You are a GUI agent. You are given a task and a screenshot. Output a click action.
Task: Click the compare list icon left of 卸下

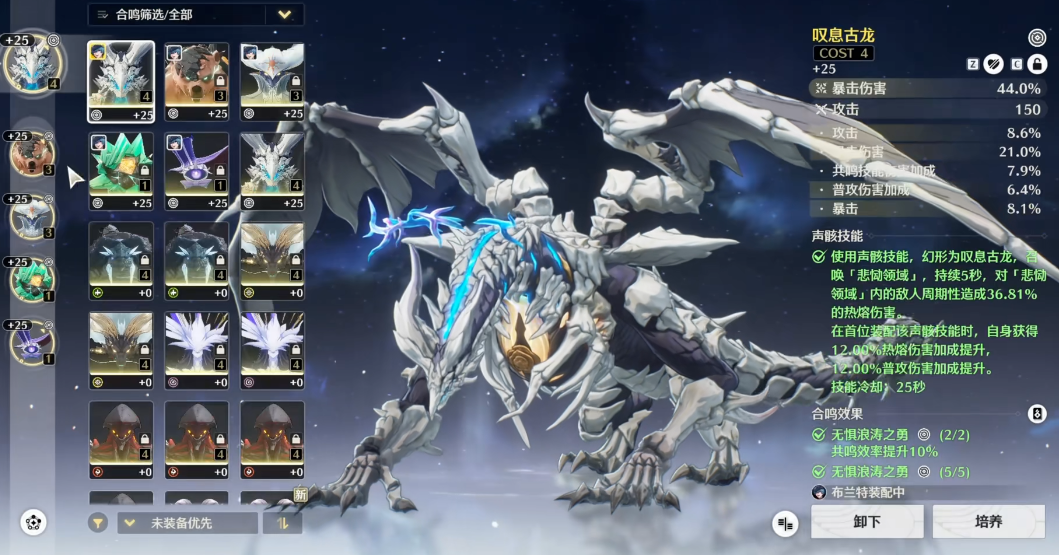pos(785,522)
